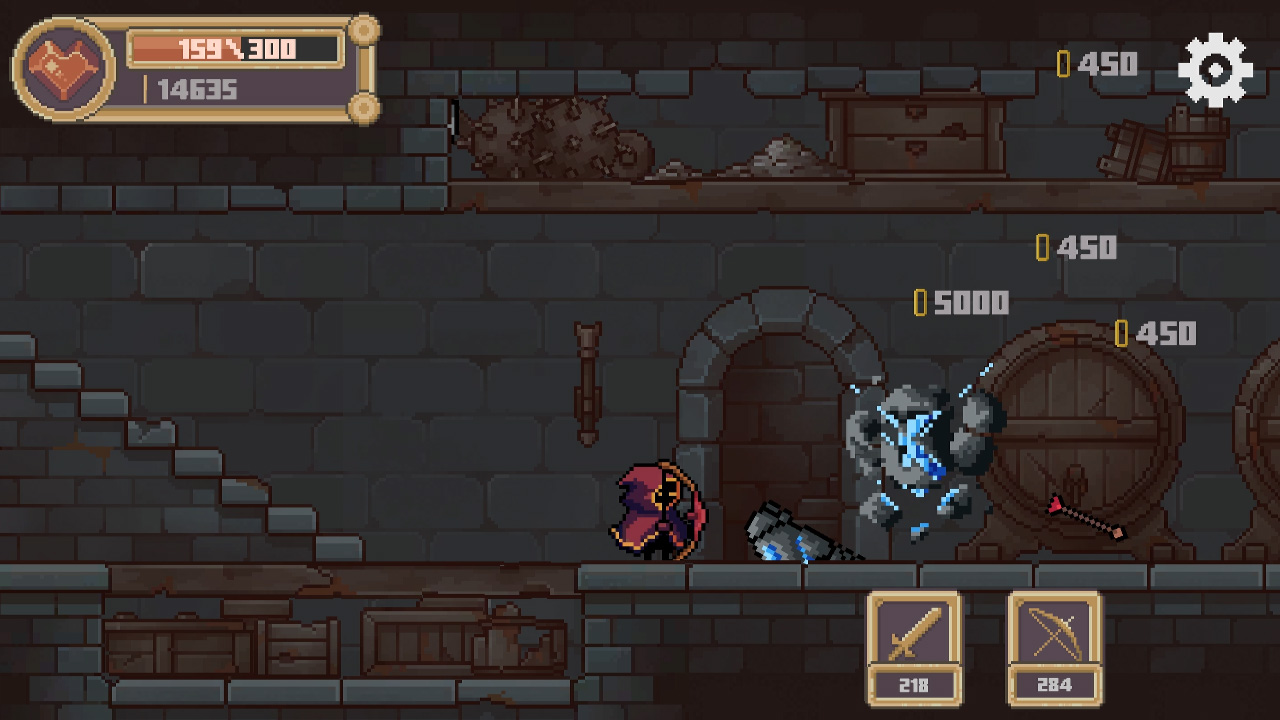Image resolution: width=1280 pixels, height=720 pixels.
Task: Open the settings gear menu
Action: coord(1216,68)
